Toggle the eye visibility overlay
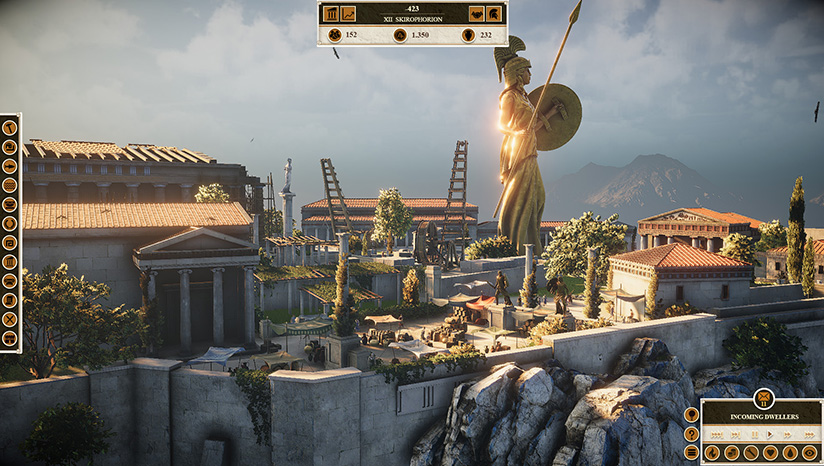The width and height of the screenshot is (824, 466). [x=809, y=453]
